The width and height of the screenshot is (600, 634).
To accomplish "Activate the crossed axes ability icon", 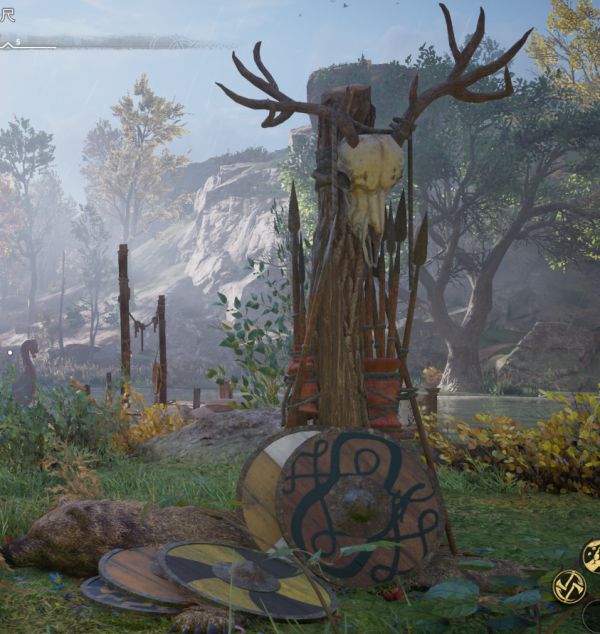I will tap(569, 586).
